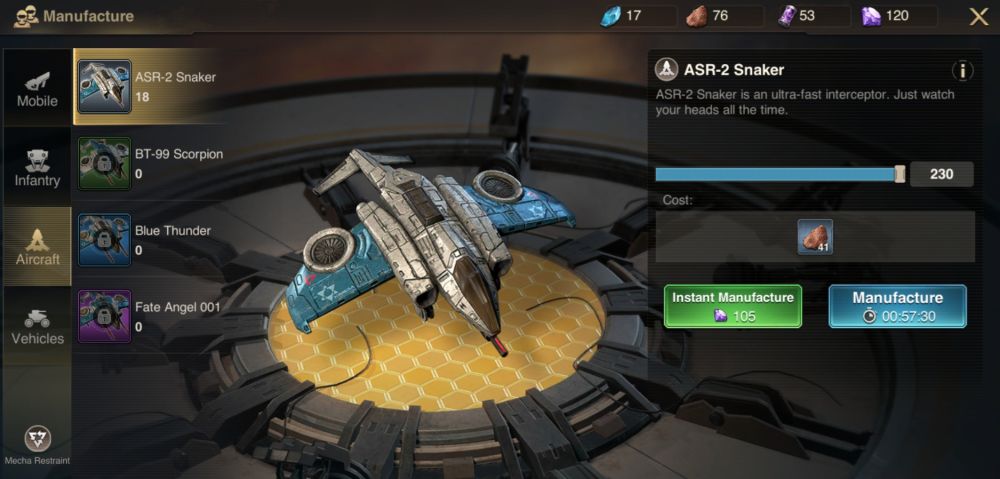
Task: Start the timed Manufacture button
Action: [x=897, y=306]
